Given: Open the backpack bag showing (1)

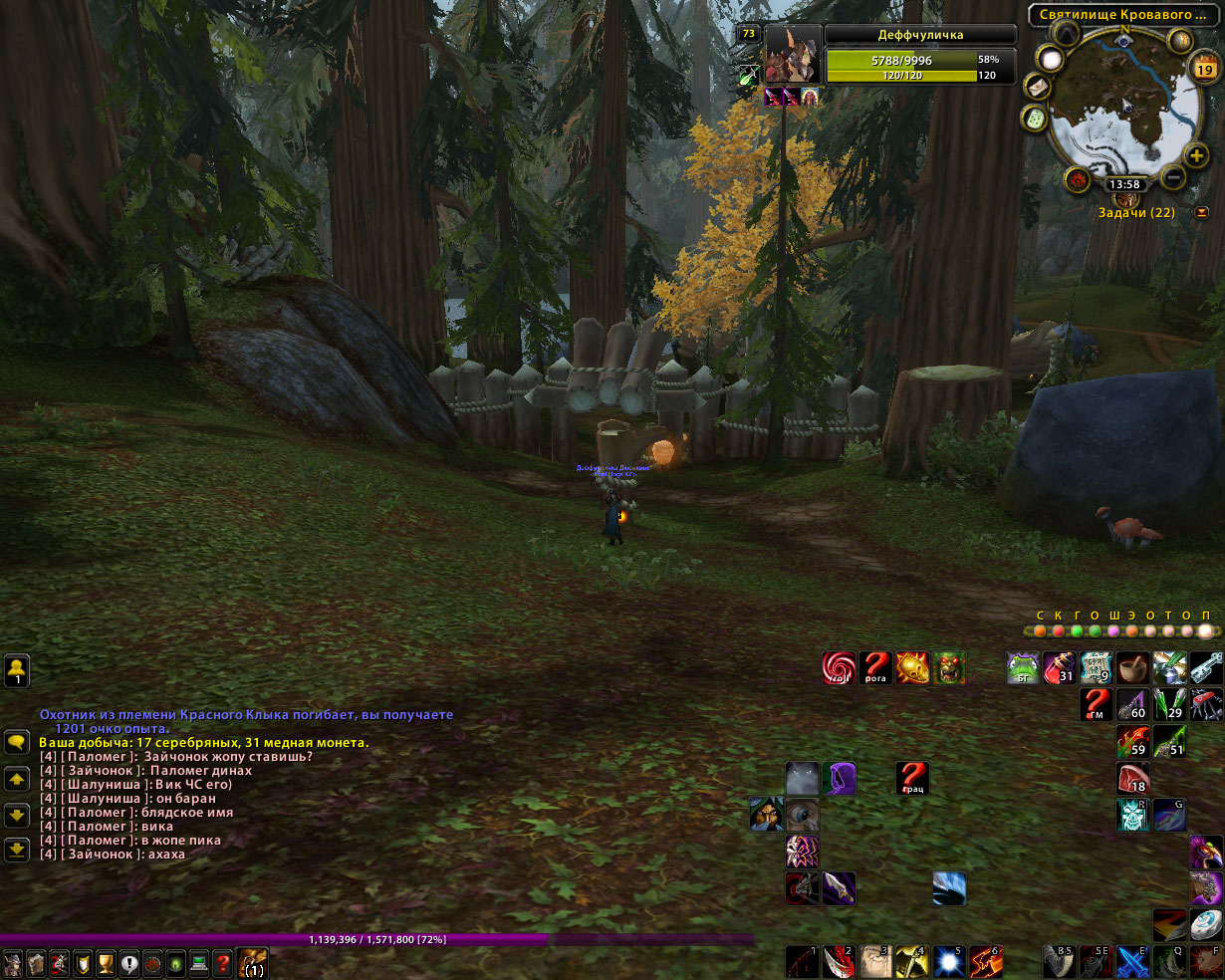Looking at the screenshot, I should tap(252, 963).
